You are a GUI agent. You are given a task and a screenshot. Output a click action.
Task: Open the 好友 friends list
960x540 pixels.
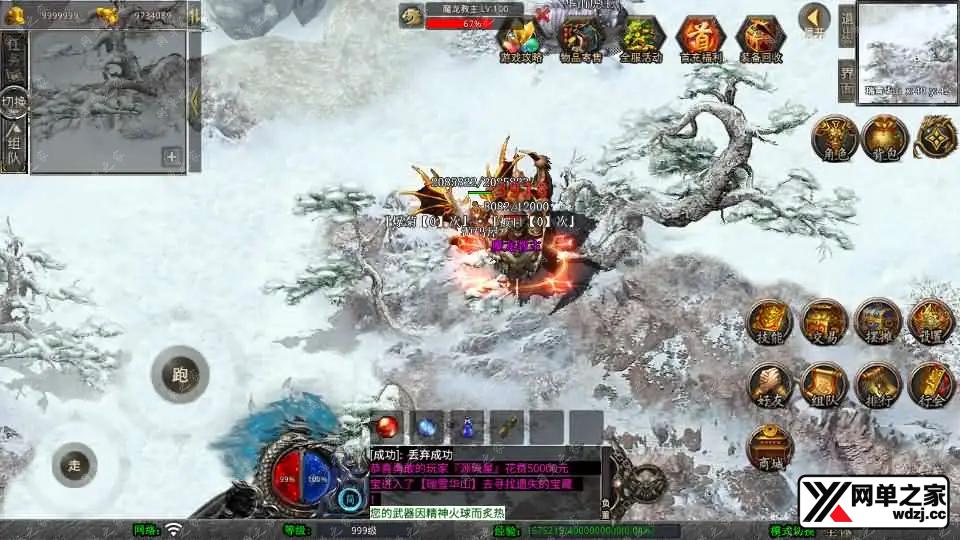point(770,385)
